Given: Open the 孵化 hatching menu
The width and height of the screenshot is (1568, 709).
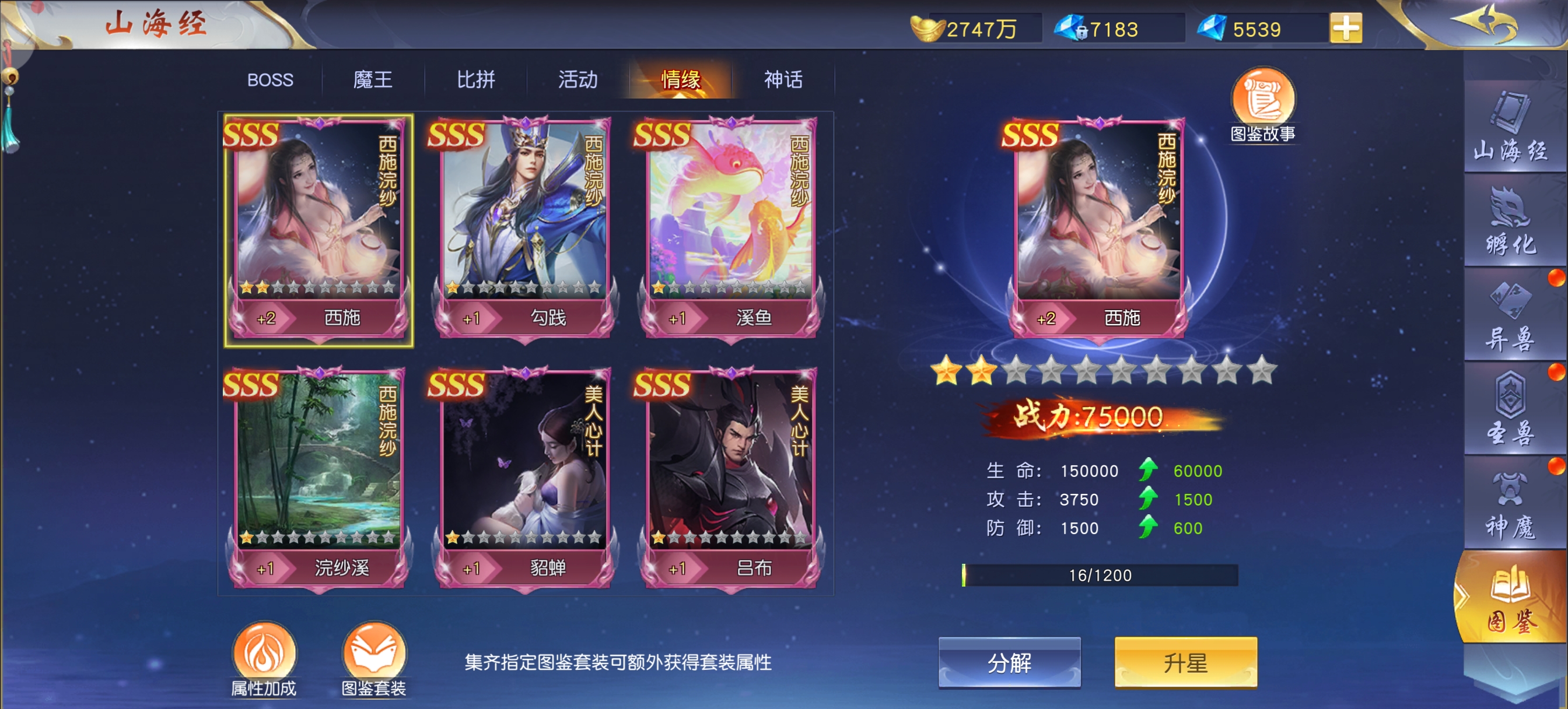Looking at the screenshot, I should click(1510, 222).
